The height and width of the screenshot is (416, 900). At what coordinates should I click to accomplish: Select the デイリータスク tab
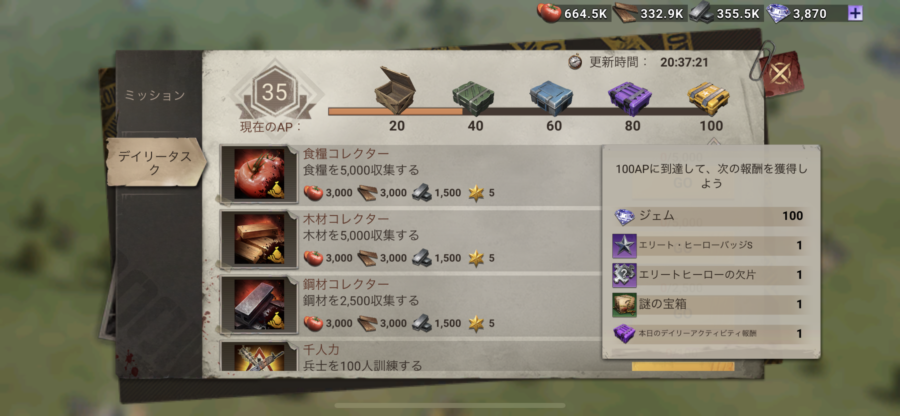pyautogui.click(x=155, y=164)
